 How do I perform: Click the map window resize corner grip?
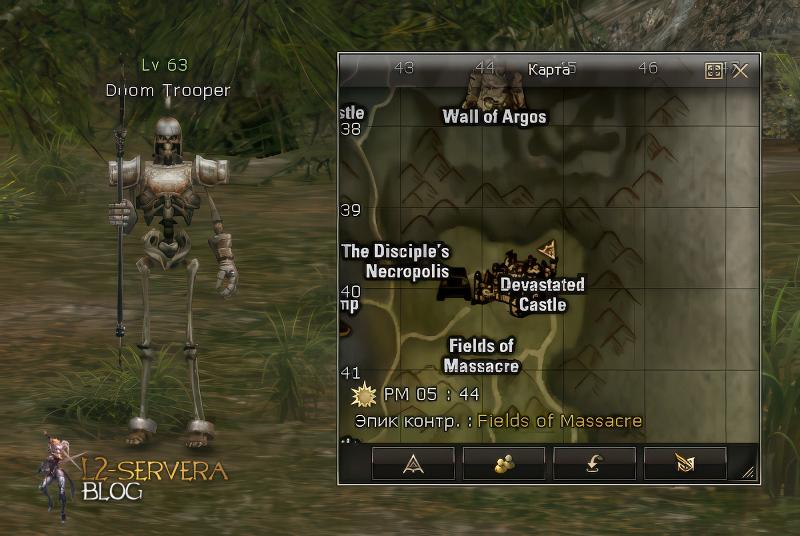pyautogui.click(x=748, y=473)
